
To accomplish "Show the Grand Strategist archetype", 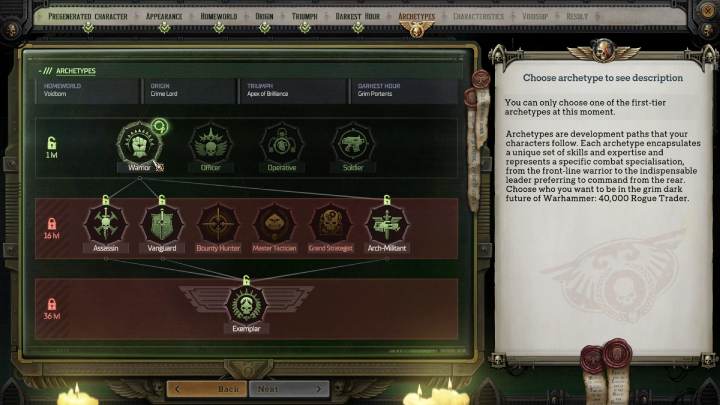I will tap(330, 224).
